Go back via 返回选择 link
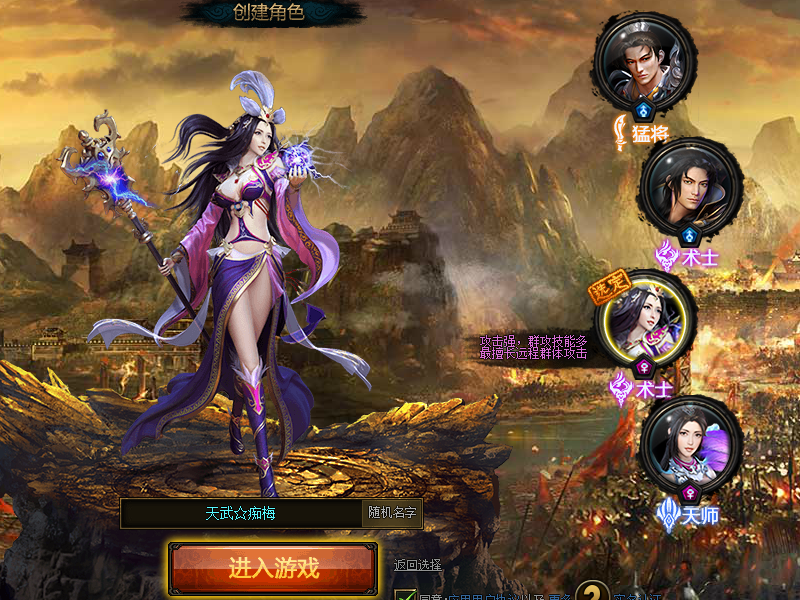Screen dimensions: 800x600 [x=417, y=565]
